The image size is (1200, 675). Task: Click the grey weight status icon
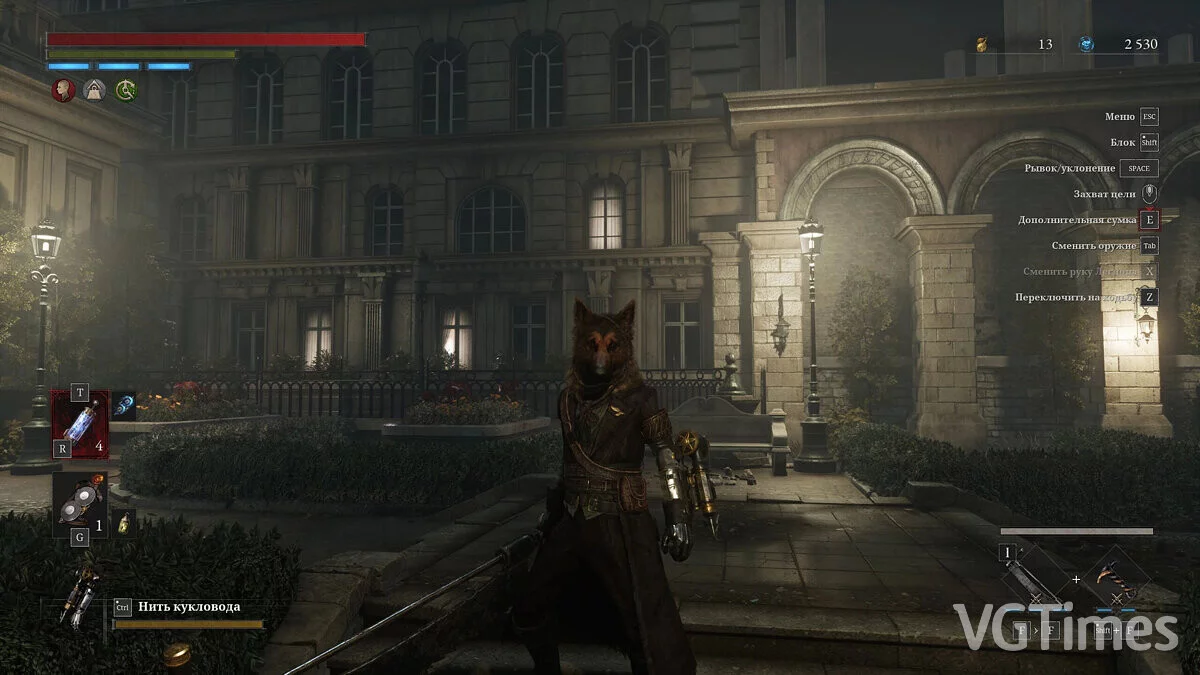[95, 90]
